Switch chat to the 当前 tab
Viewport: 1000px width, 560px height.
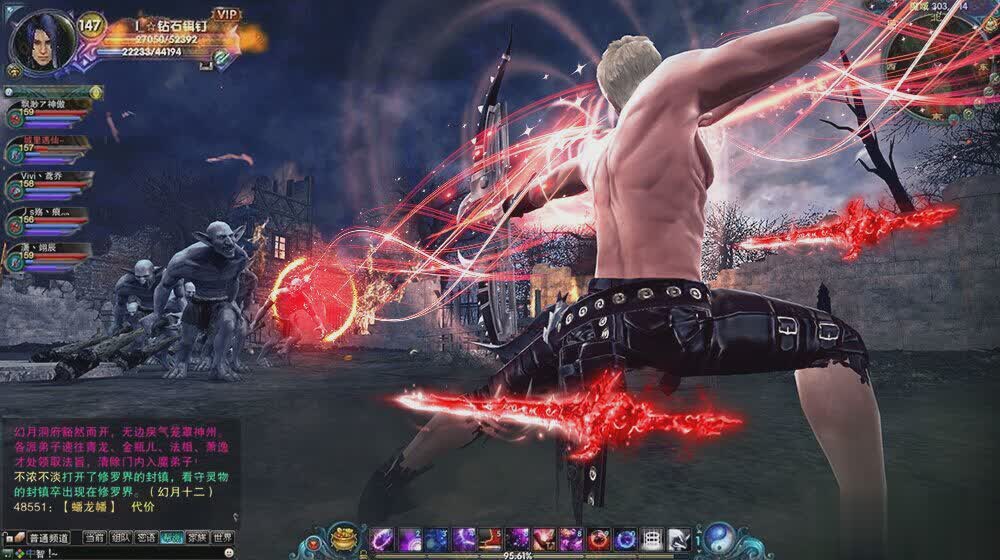(93, 538)
